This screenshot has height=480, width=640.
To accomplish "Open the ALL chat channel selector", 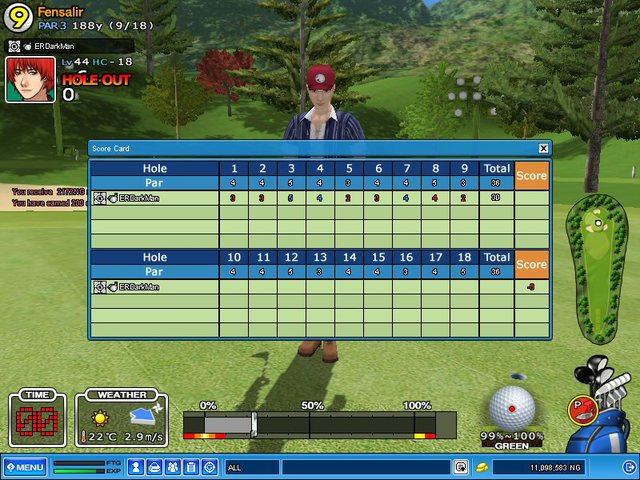I will pos(251,467).
